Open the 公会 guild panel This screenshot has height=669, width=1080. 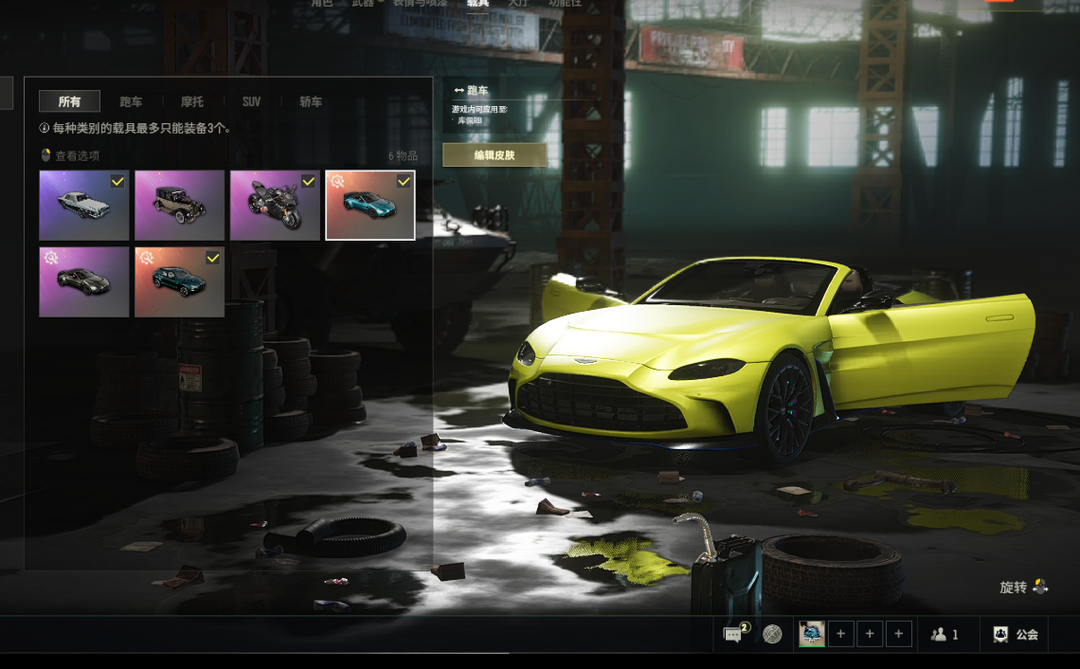(x=1015, y=634)
